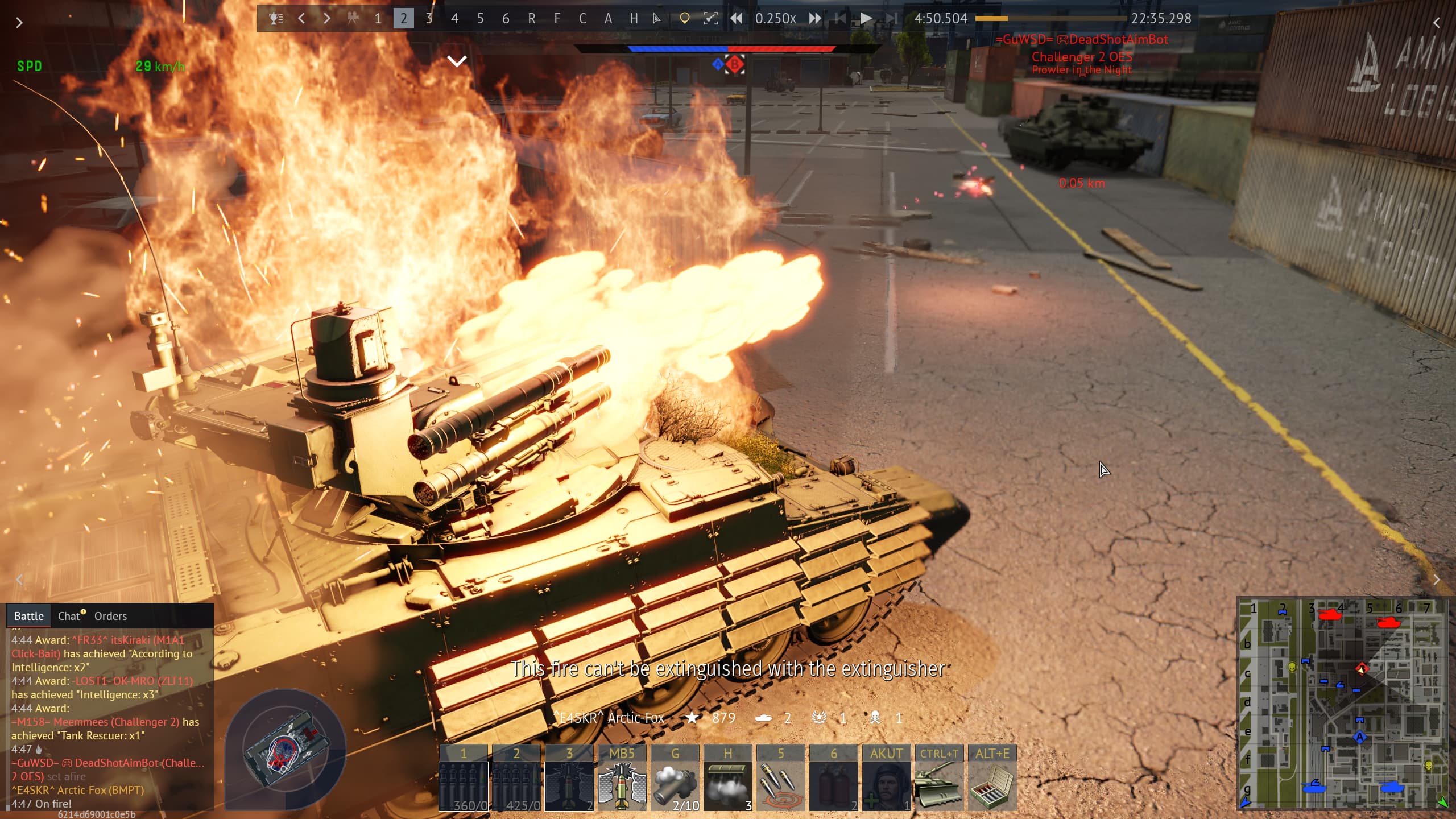The width and height of the screenshot is (1456, 819).
Task: Click the tactical minimap
Action: (x=1343, y=703)
